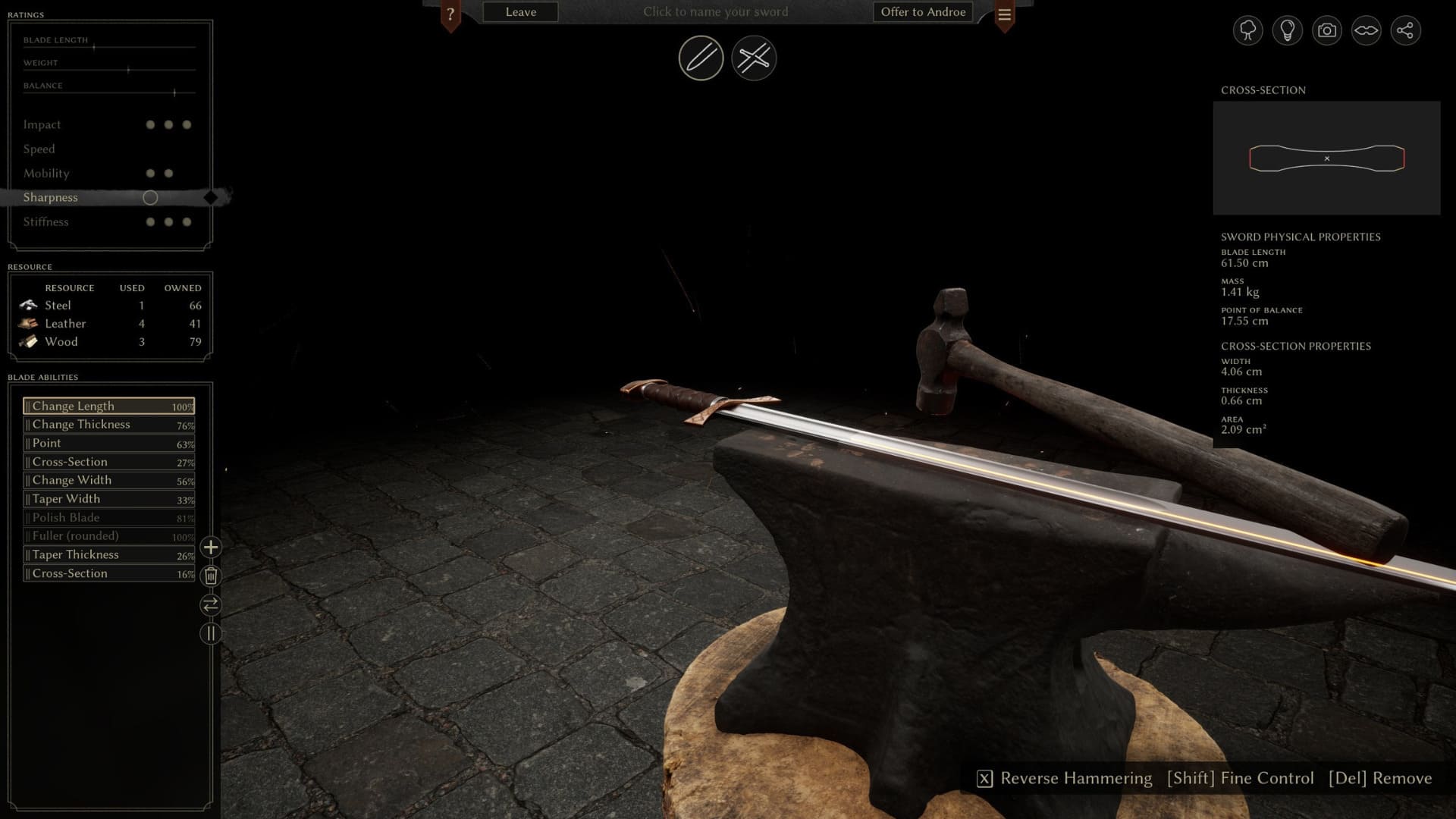Delete selected ability using trash icon
The width and height of the screenshot is (1456, 819).
(x=210, y=576)
